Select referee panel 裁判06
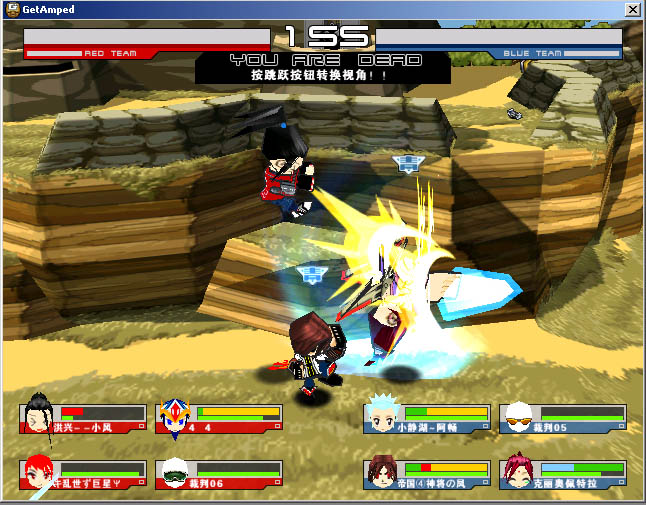The height and width of the screenshot is (505, 646). point(220,475)
